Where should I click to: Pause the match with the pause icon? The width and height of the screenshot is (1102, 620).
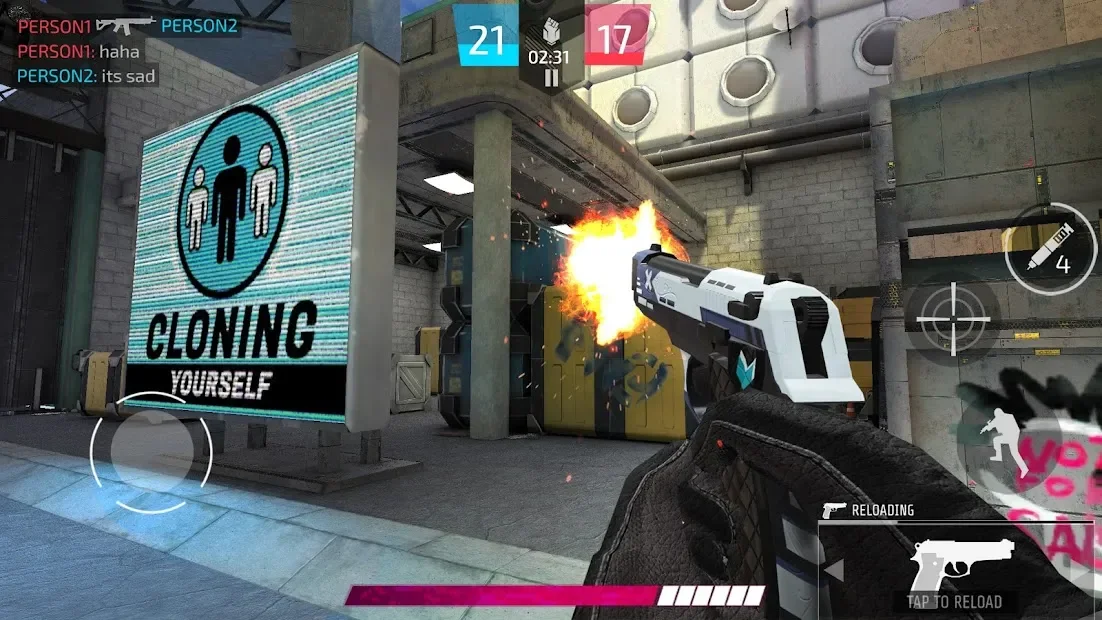[550, 77]
